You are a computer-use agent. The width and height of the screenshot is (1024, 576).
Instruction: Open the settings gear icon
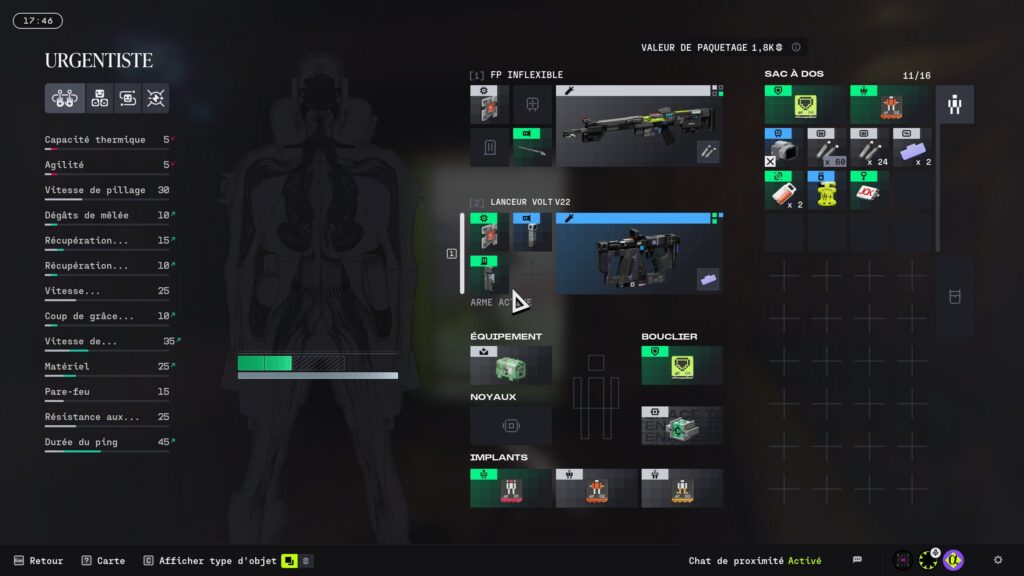coord(997,560)
